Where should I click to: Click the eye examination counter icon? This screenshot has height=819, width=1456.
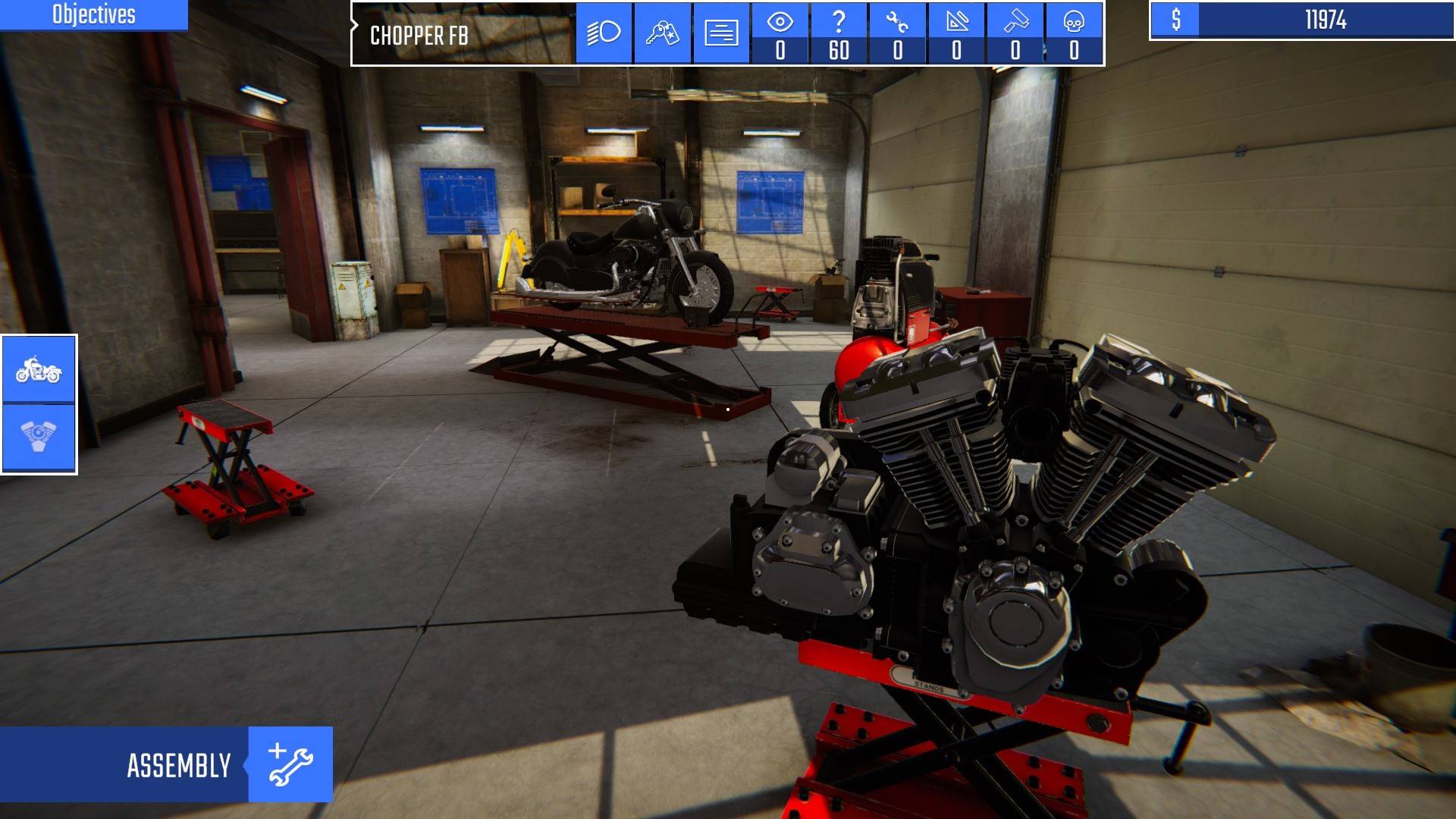point(780,23)
